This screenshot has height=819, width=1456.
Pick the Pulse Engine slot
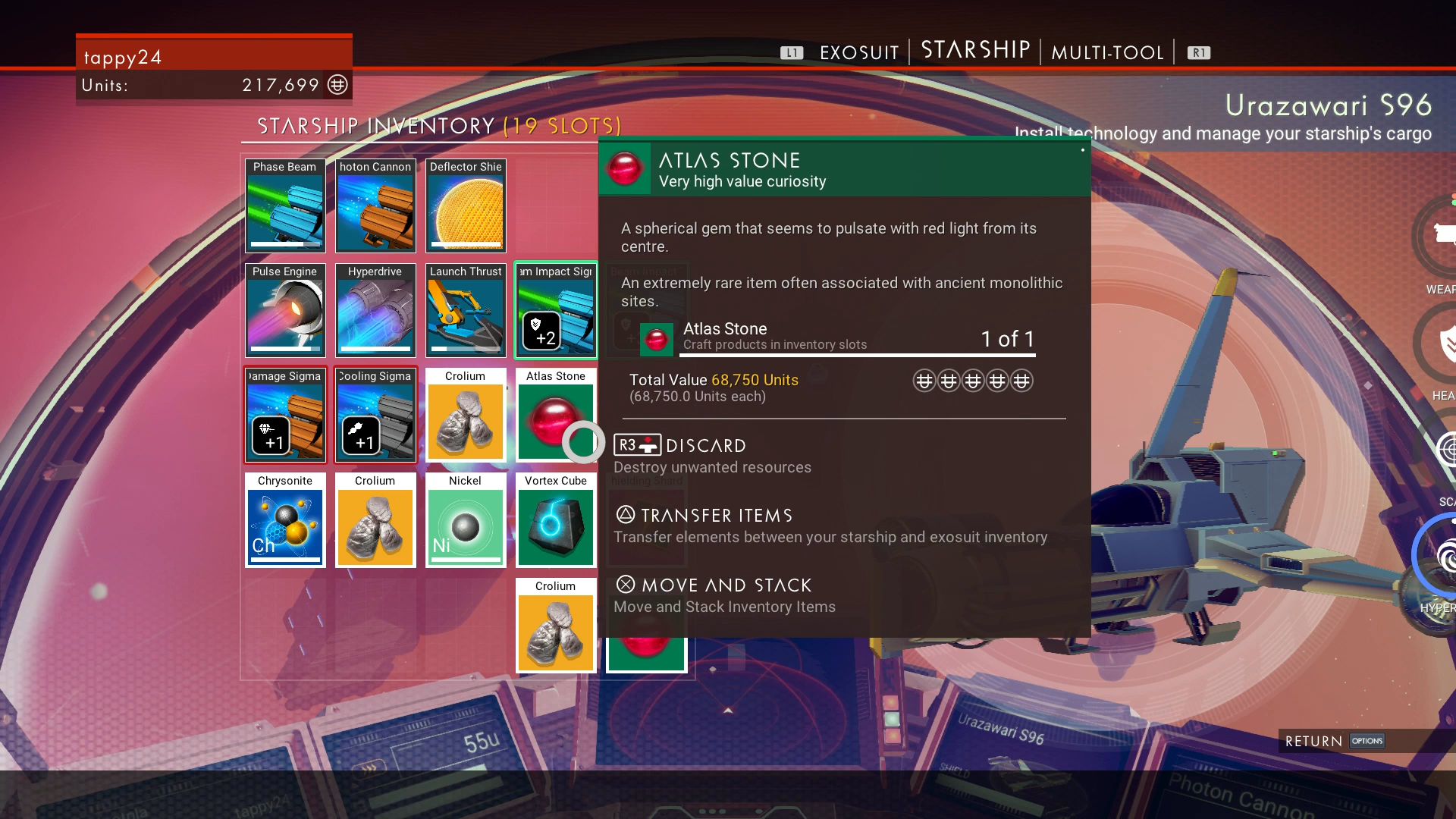tap(285, 310)
